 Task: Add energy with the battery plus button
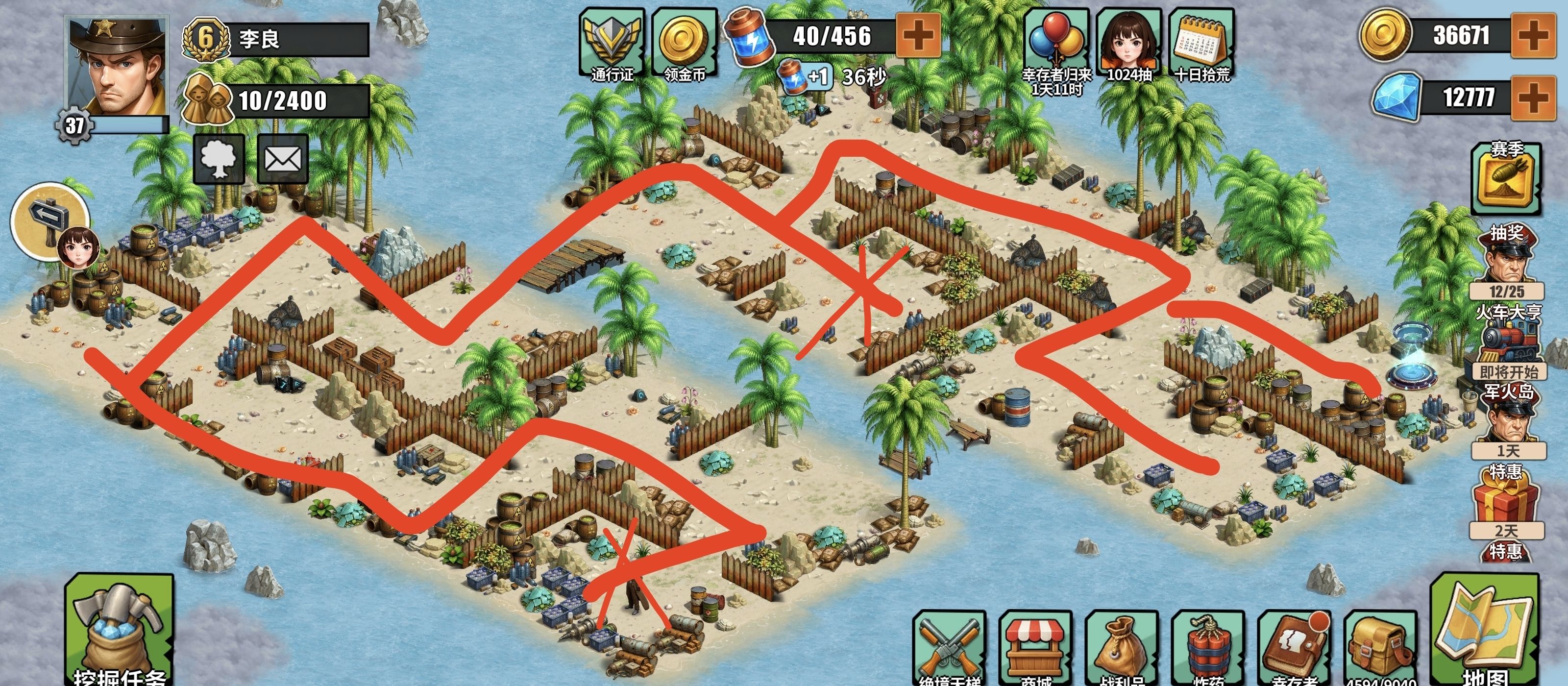tap(918, 36)
